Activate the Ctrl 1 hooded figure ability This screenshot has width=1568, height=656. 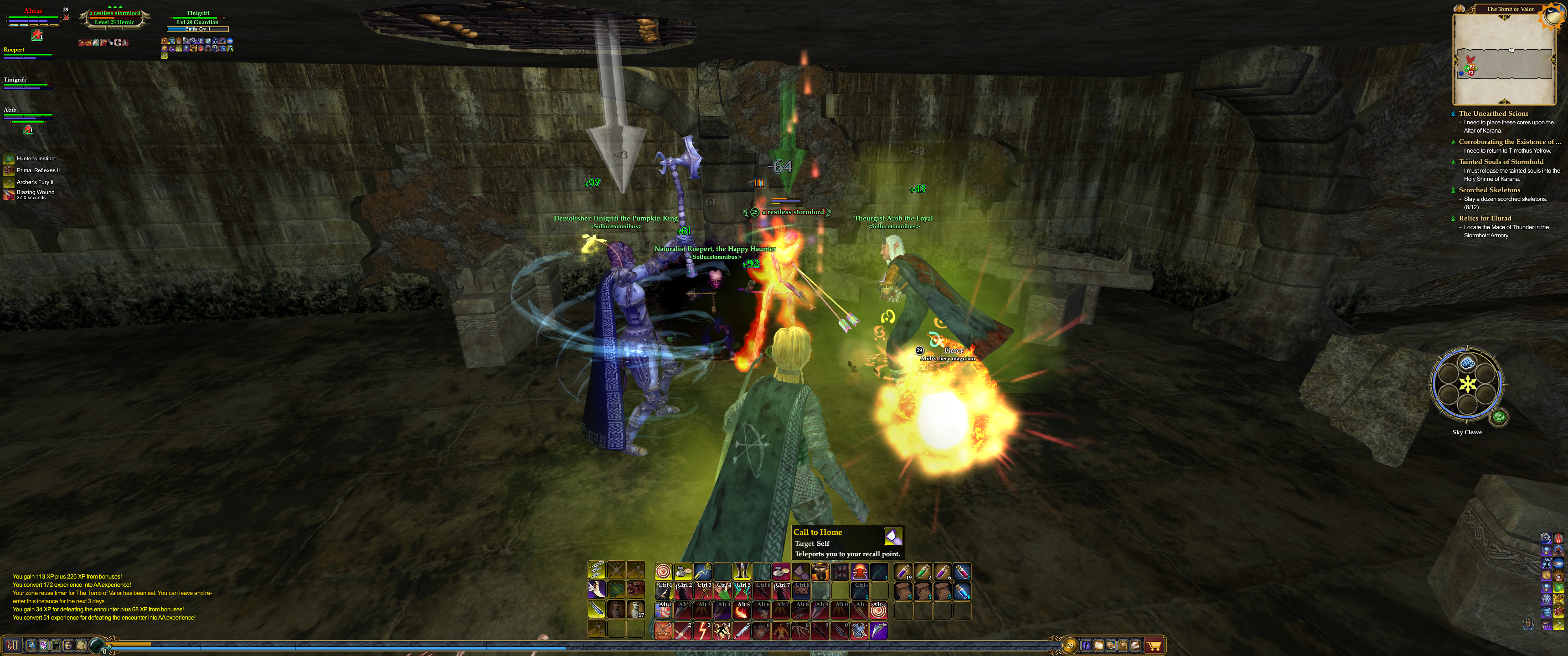664,590
